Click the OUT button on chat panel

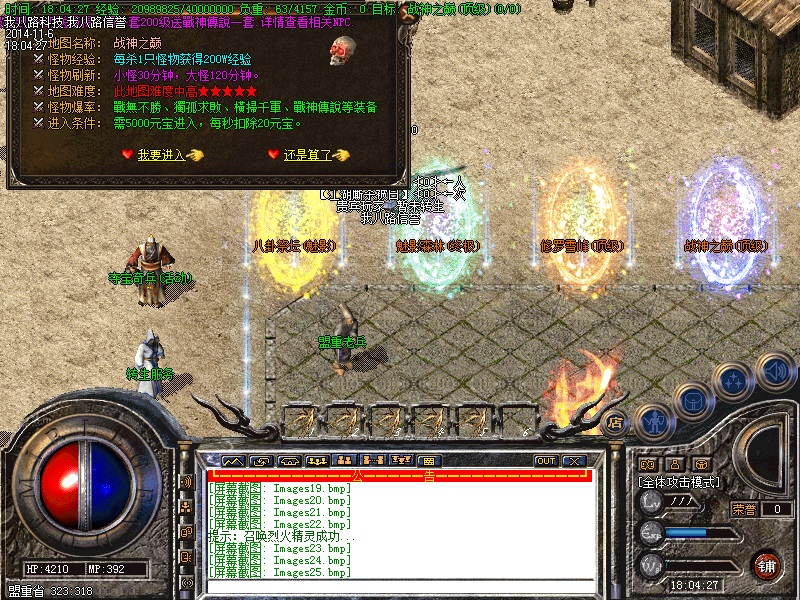point(546,461)
